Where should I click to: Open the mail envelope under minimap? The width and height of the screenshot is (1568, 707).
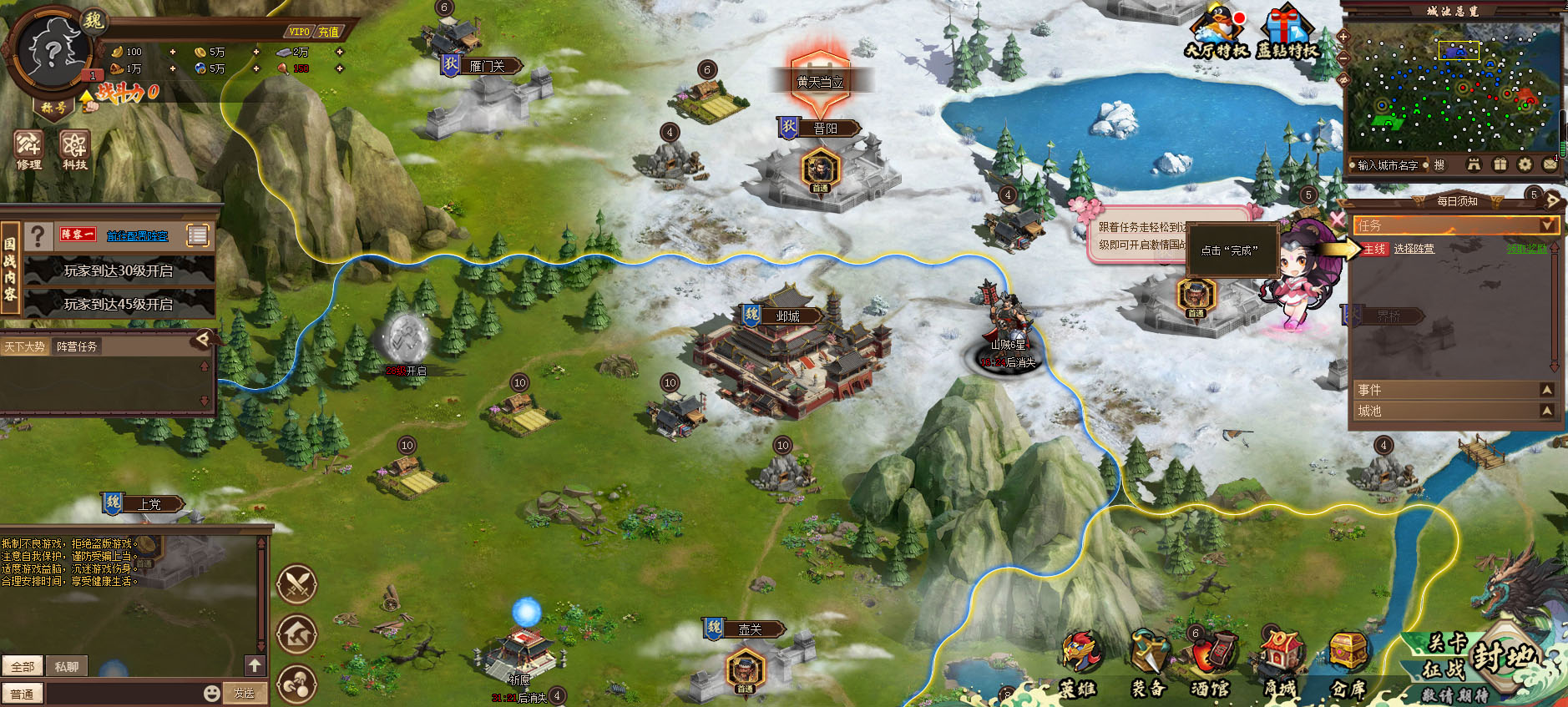point(1550,164)
